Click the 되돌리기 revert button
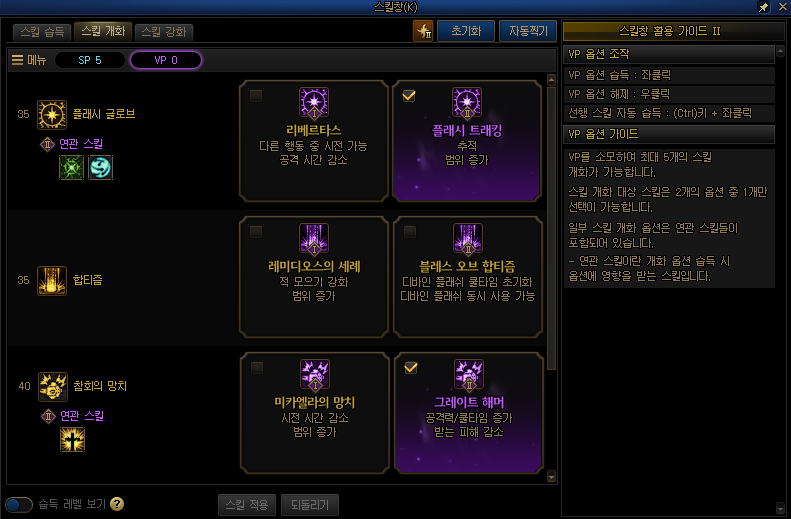Image resolution: width=791 pixels, height=519 pixels. pyautogui.click(x=310, y=504)
